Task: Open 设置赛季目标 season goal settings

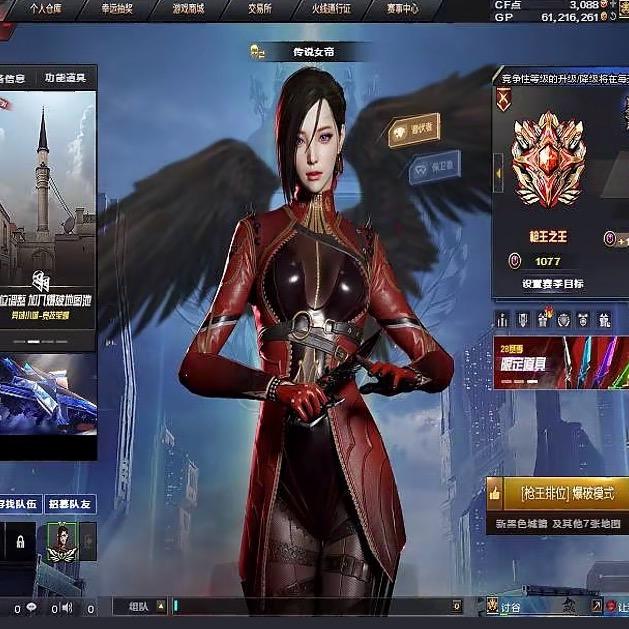Action: [552, 283]
